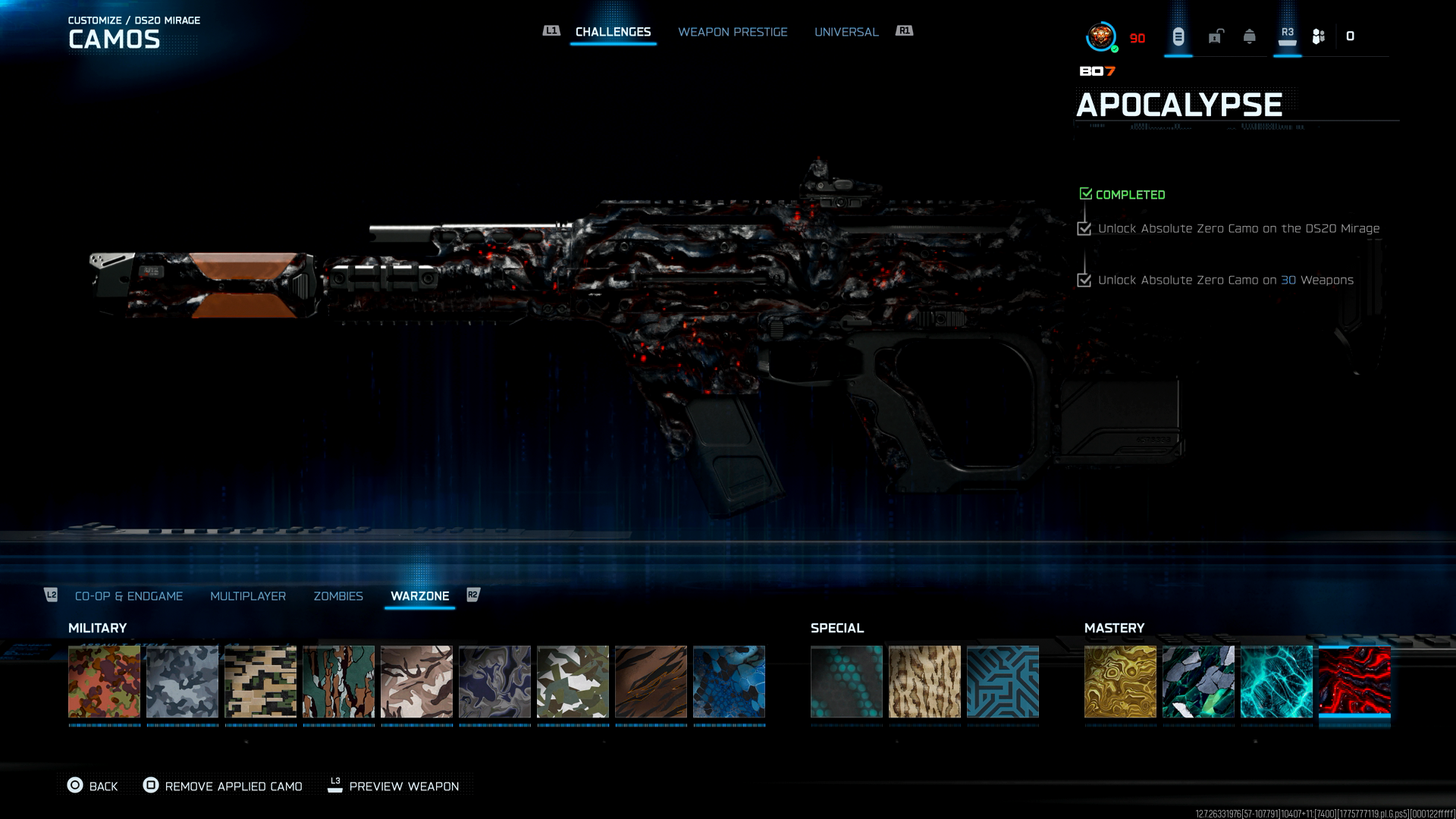Image resolution: width=1456 pixels, height=819 pixels.
Task: Select the teal dotted special camo
Action: tap(846, 681)
